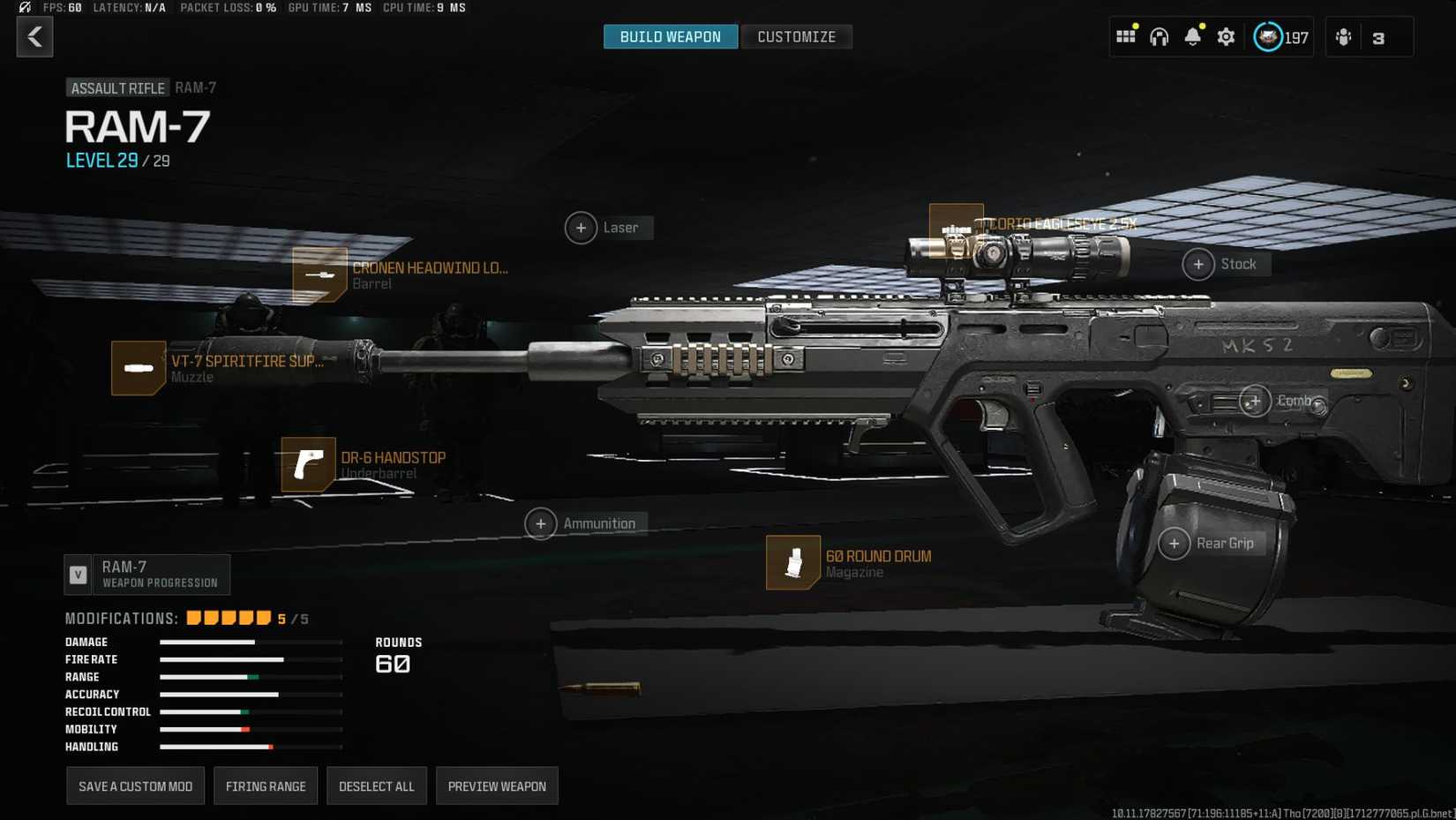The image size is (1456, 820).
Task: Add an attachment to the Laser slot
Action: [x=581, y=228]
